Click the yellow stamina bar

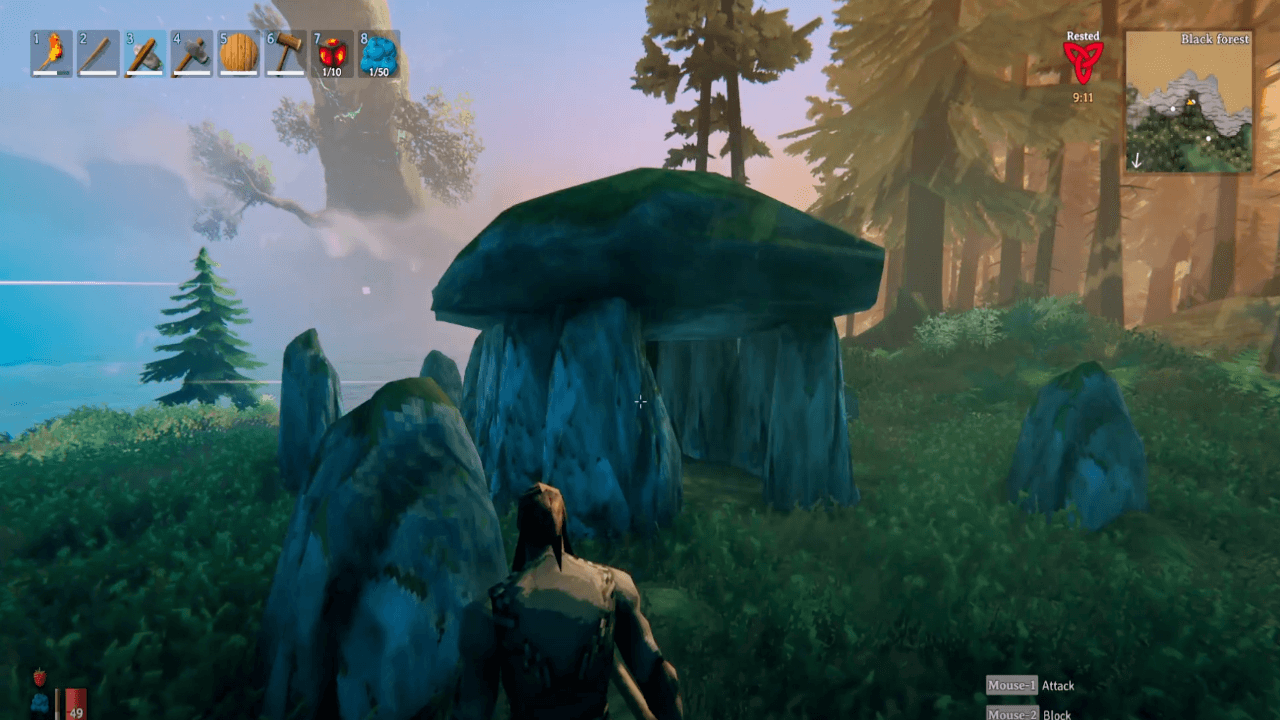click(58, 700)
